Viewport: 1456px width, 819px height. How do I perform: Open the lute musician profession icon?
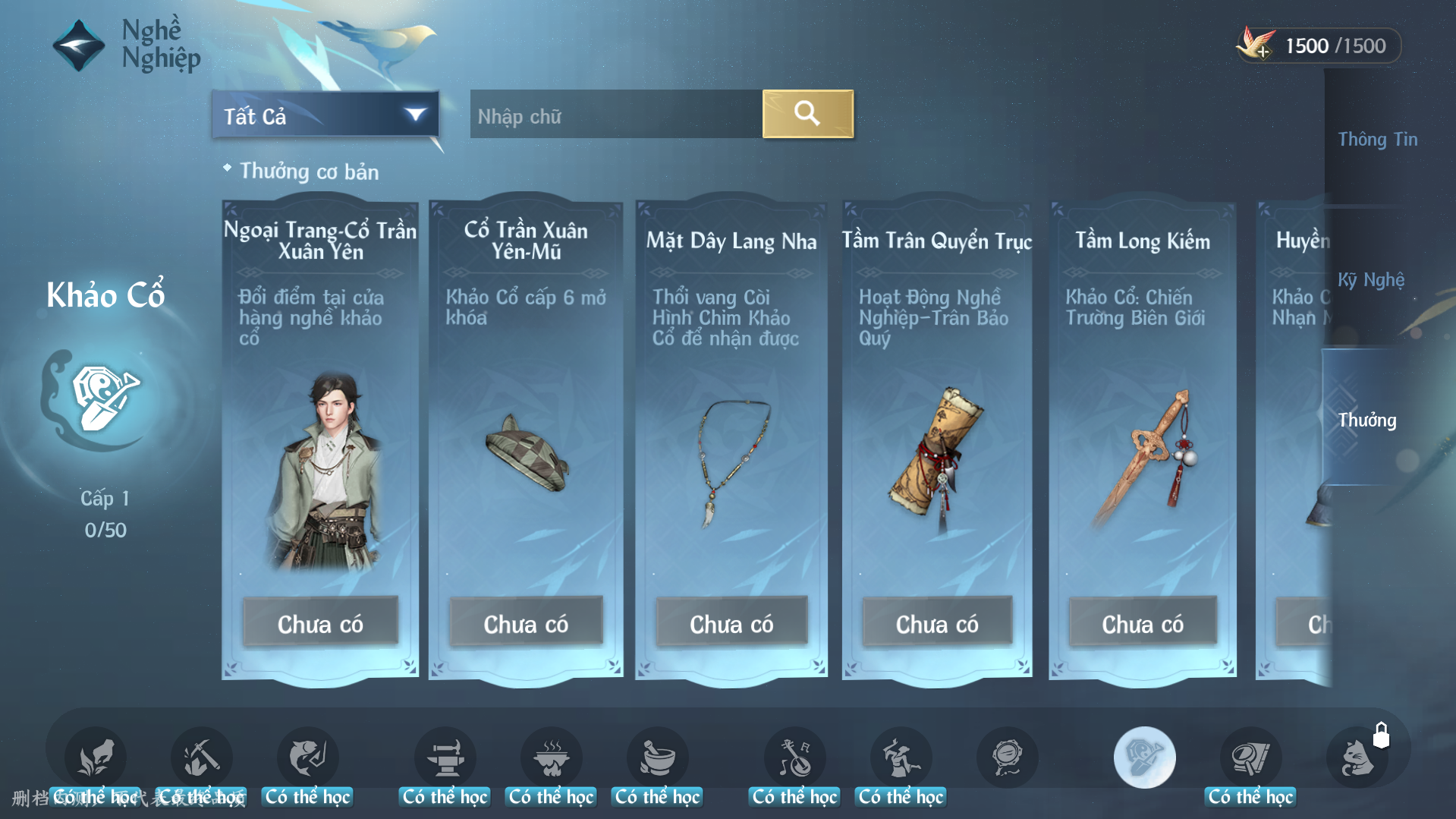794,758
